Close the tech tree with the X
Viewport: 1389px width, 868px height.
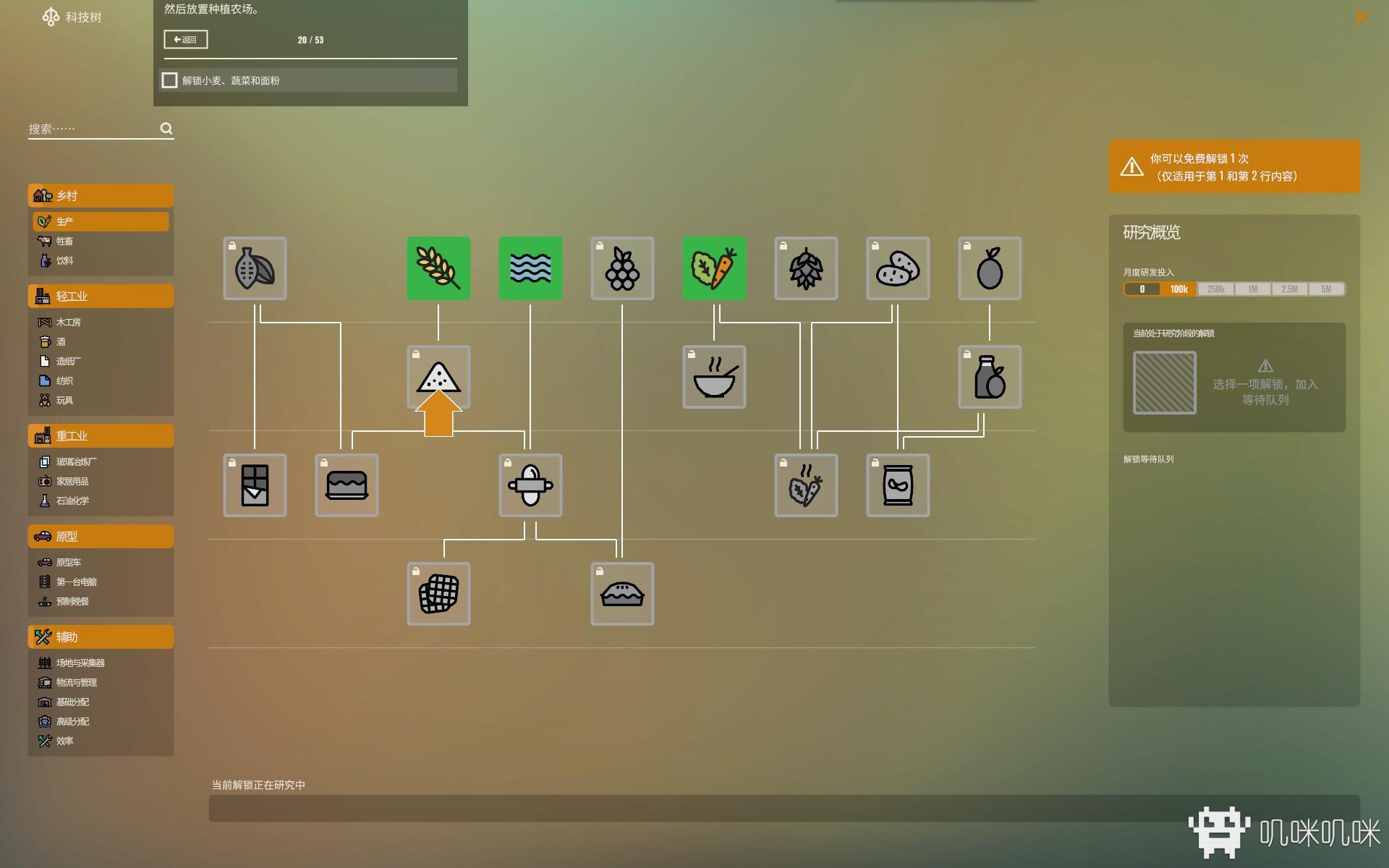(x=1361, y=17)
